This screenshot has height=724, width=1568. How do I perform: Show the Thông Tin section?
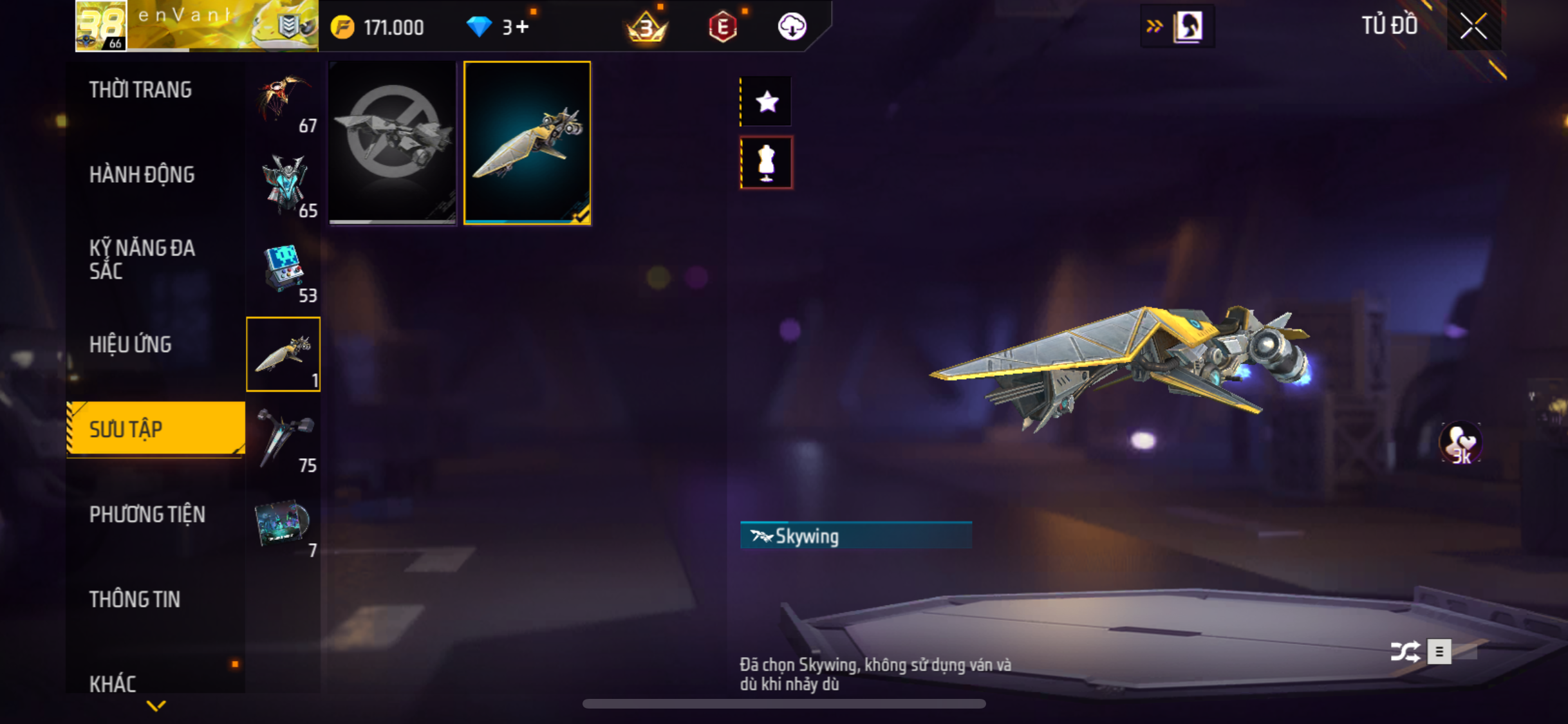135,600
